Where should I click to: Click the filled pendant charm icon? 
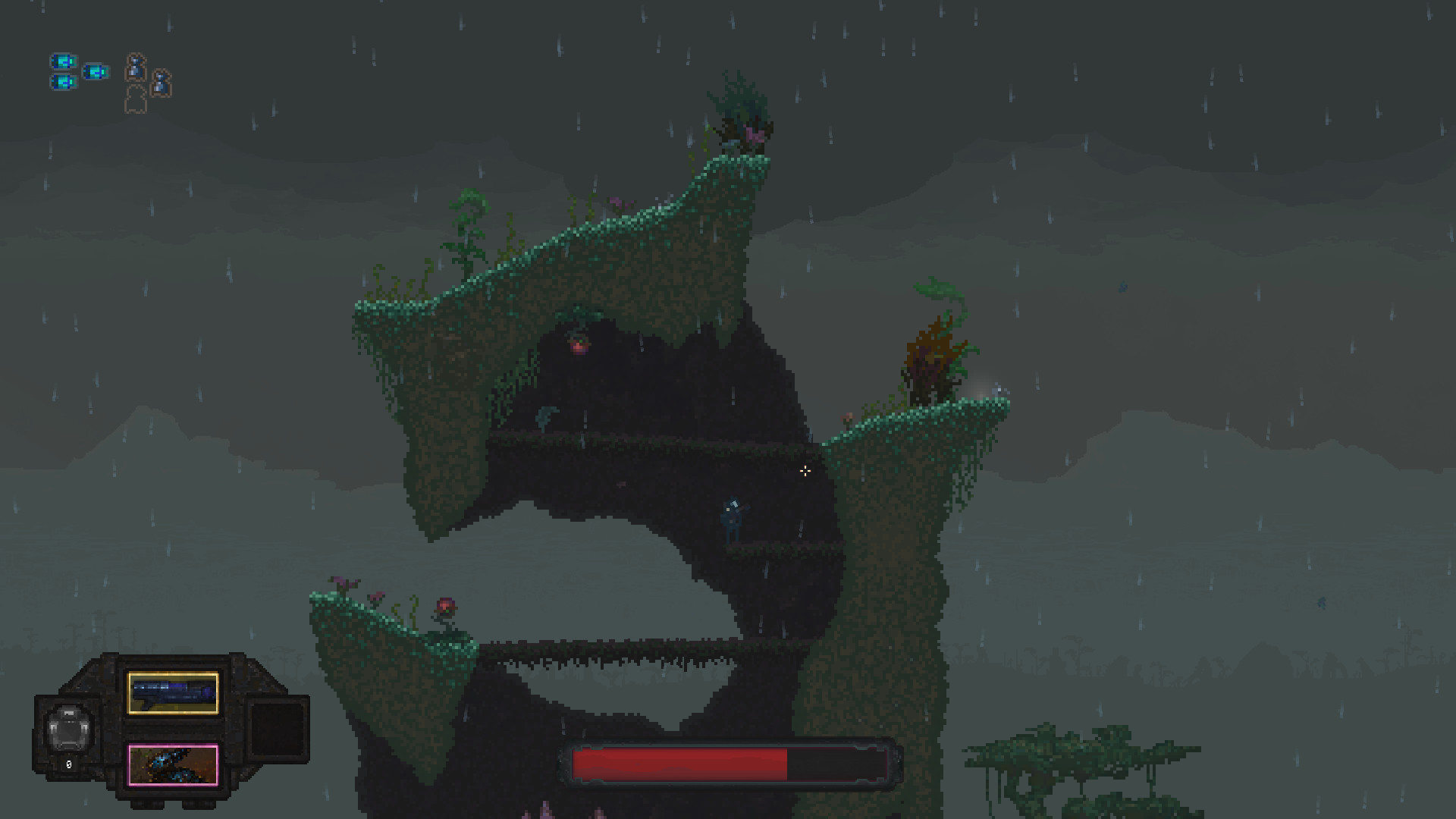pyautogui.click(x=135, y=65)
